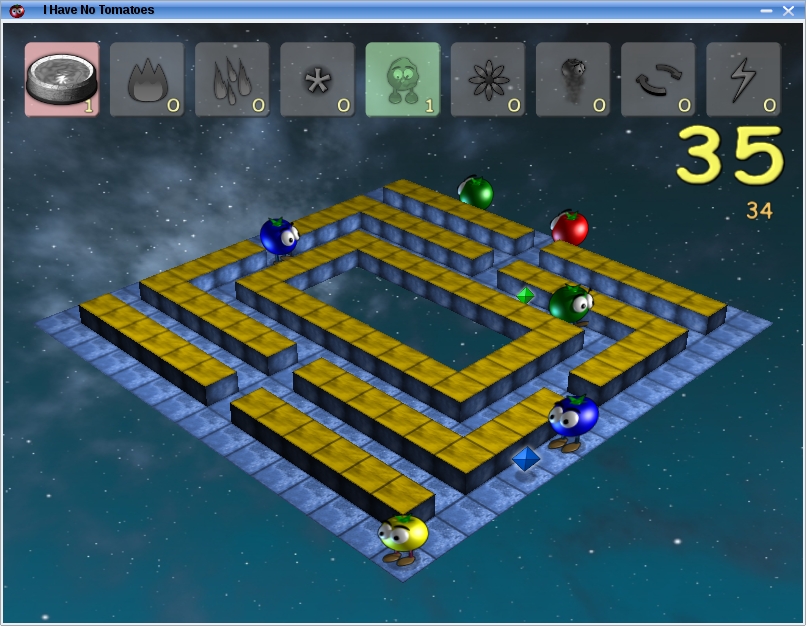Close the game window
Screen dimensions: 806x626
tap(788, 10)
